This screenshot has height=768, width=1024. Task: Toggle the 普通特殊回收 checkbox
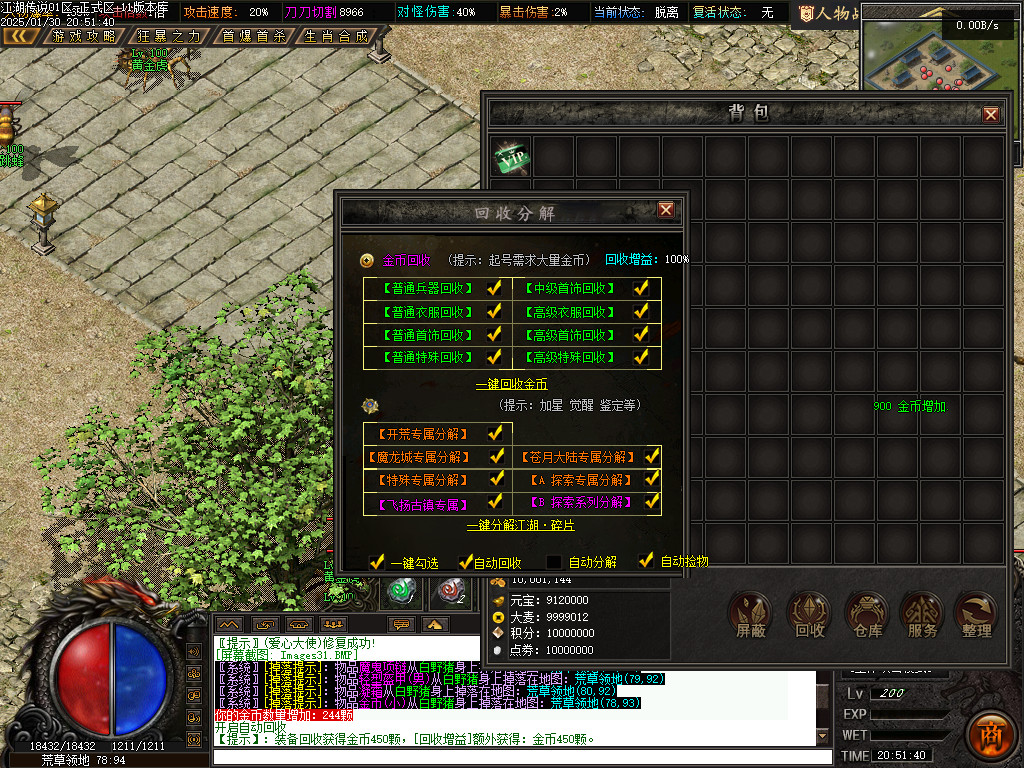point(494,357)
